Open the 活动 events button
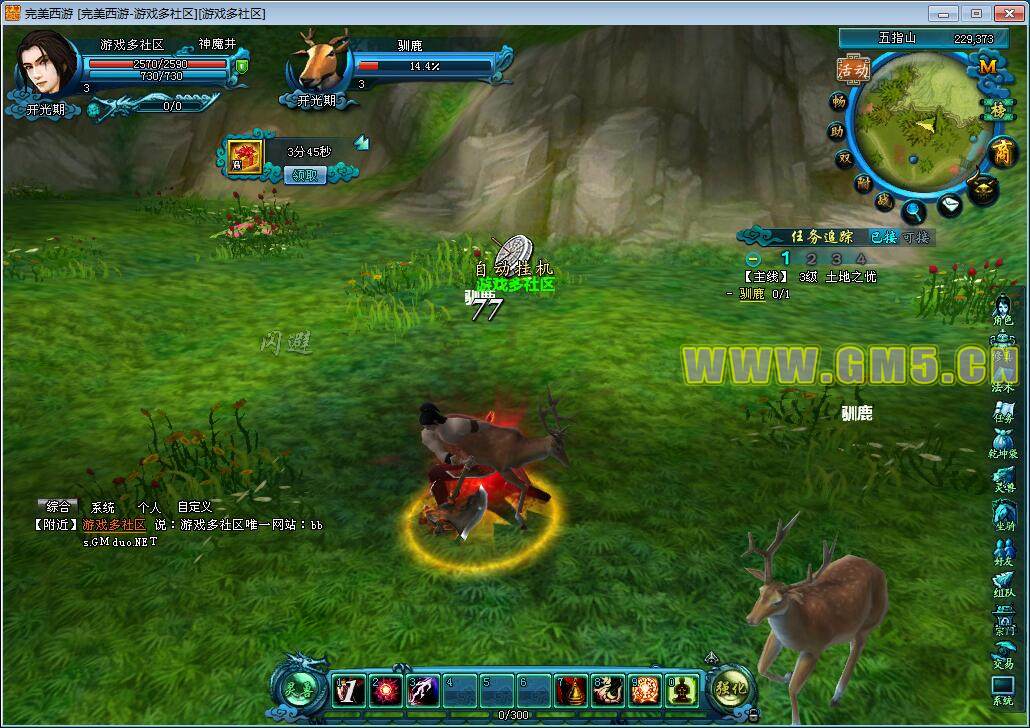 click(x=853, y=69)
